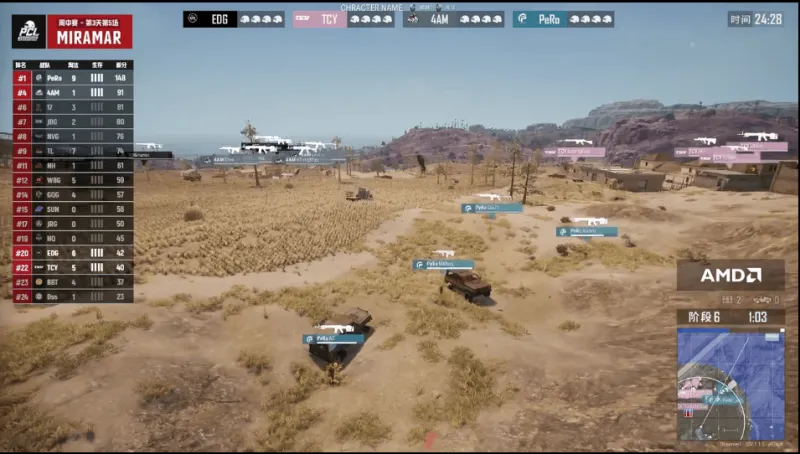Open the pink TCY team panel

[344, 19]
